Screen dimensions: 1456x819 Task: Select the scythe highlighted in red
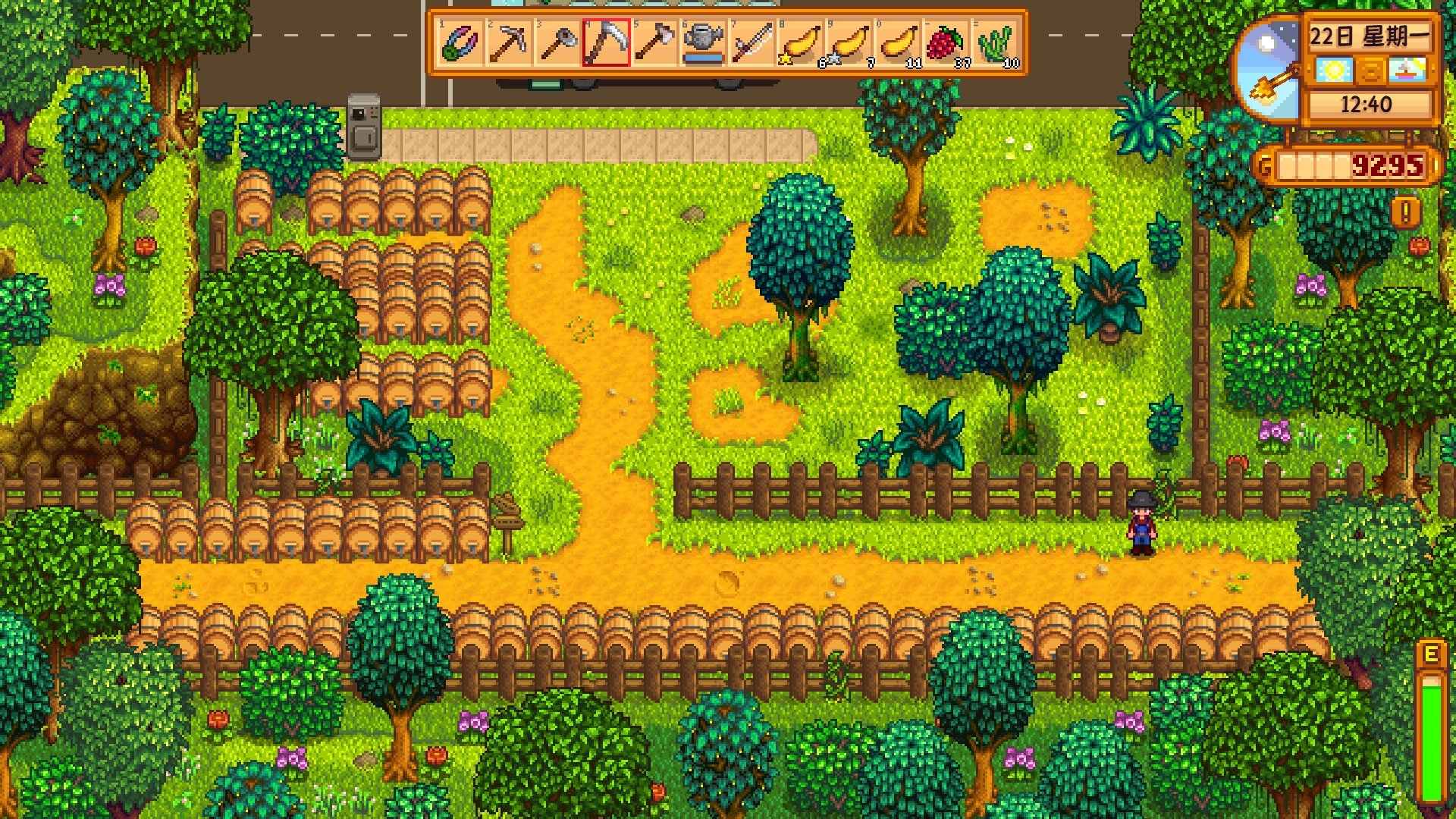pyautogui.click(x=606, y=42)
